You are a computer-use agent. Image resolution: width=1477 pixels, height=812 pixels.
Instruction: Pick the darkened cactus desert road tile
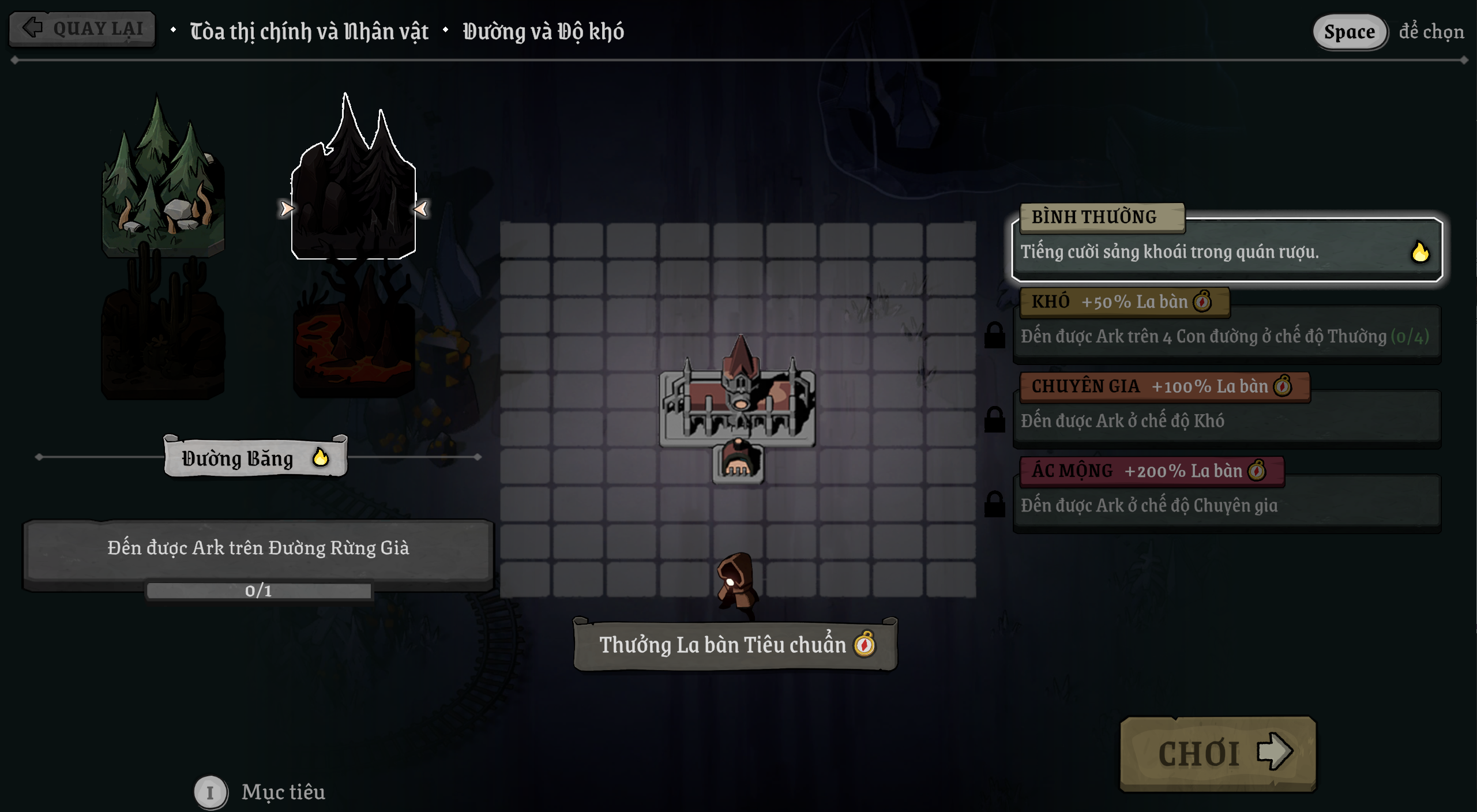coord(163,334)
